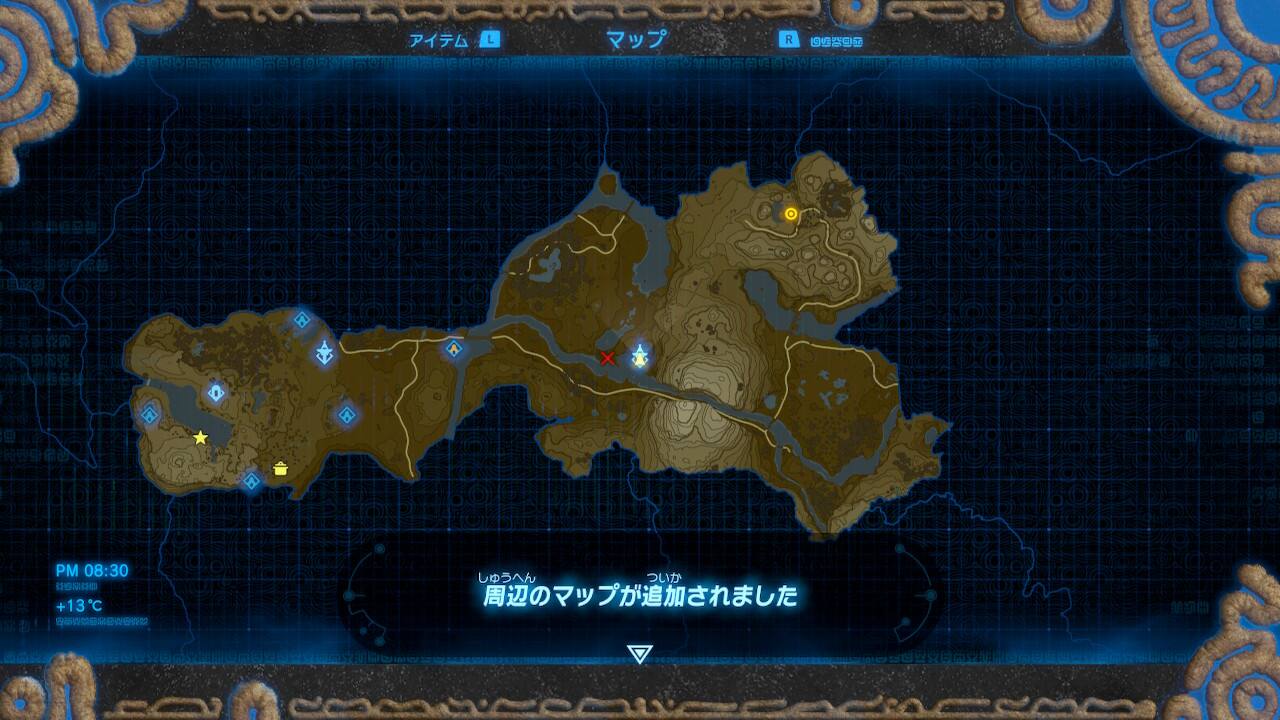Select the マップ tab
1280x720 pixels.
pyautogui.click(x=636, y=41)
